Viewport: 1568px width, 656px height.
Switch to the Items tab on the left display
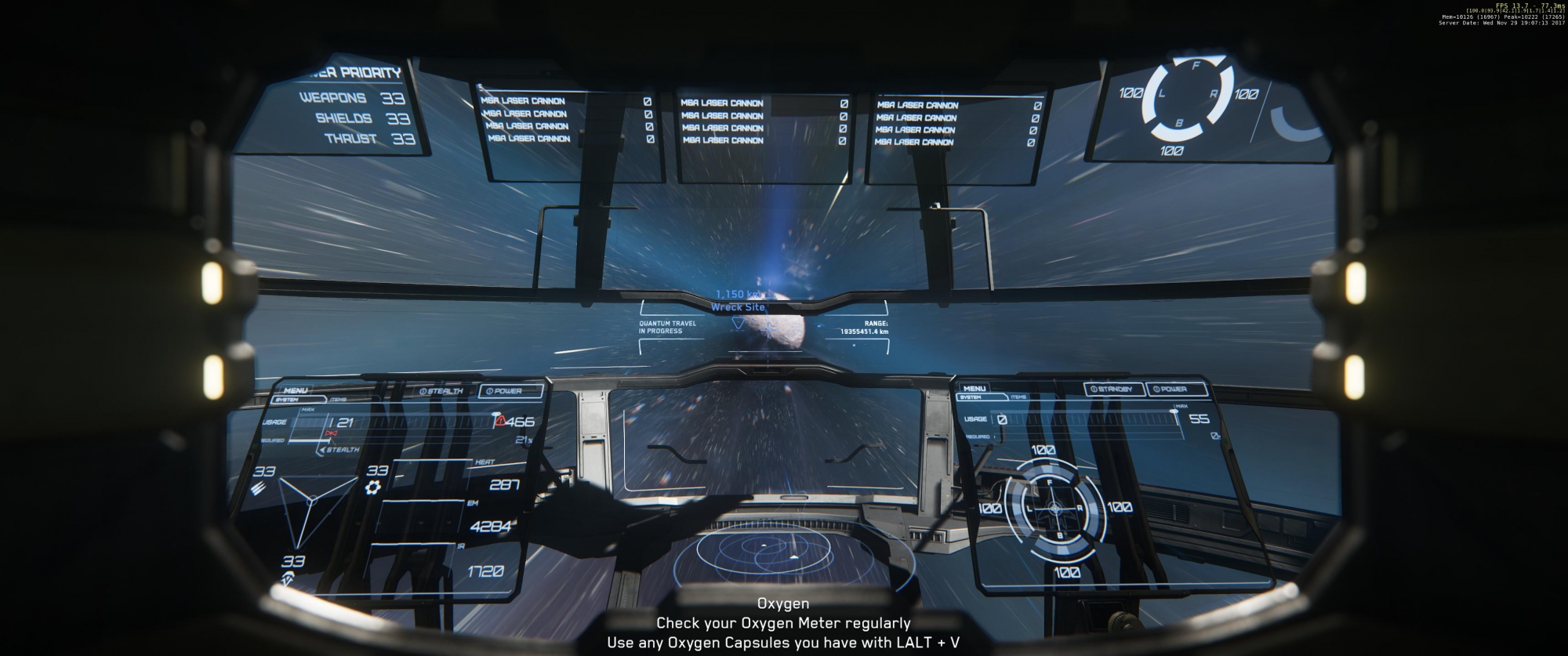tap(339, 400)
